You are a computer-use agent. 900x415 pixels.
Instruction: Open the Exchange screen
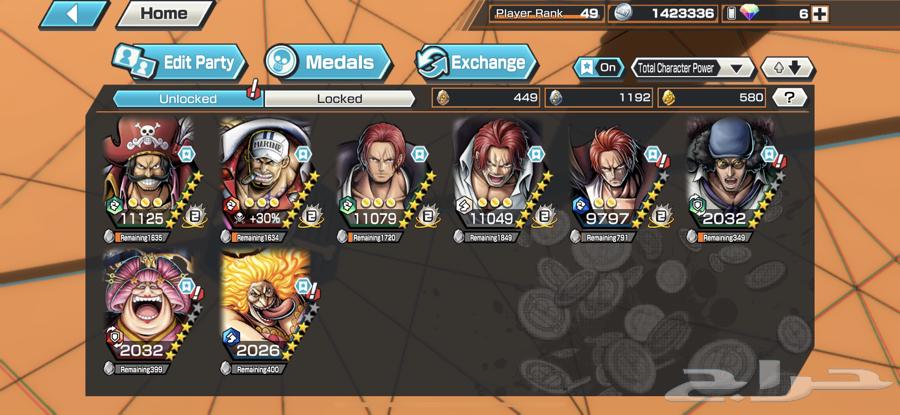click(477, 62)
